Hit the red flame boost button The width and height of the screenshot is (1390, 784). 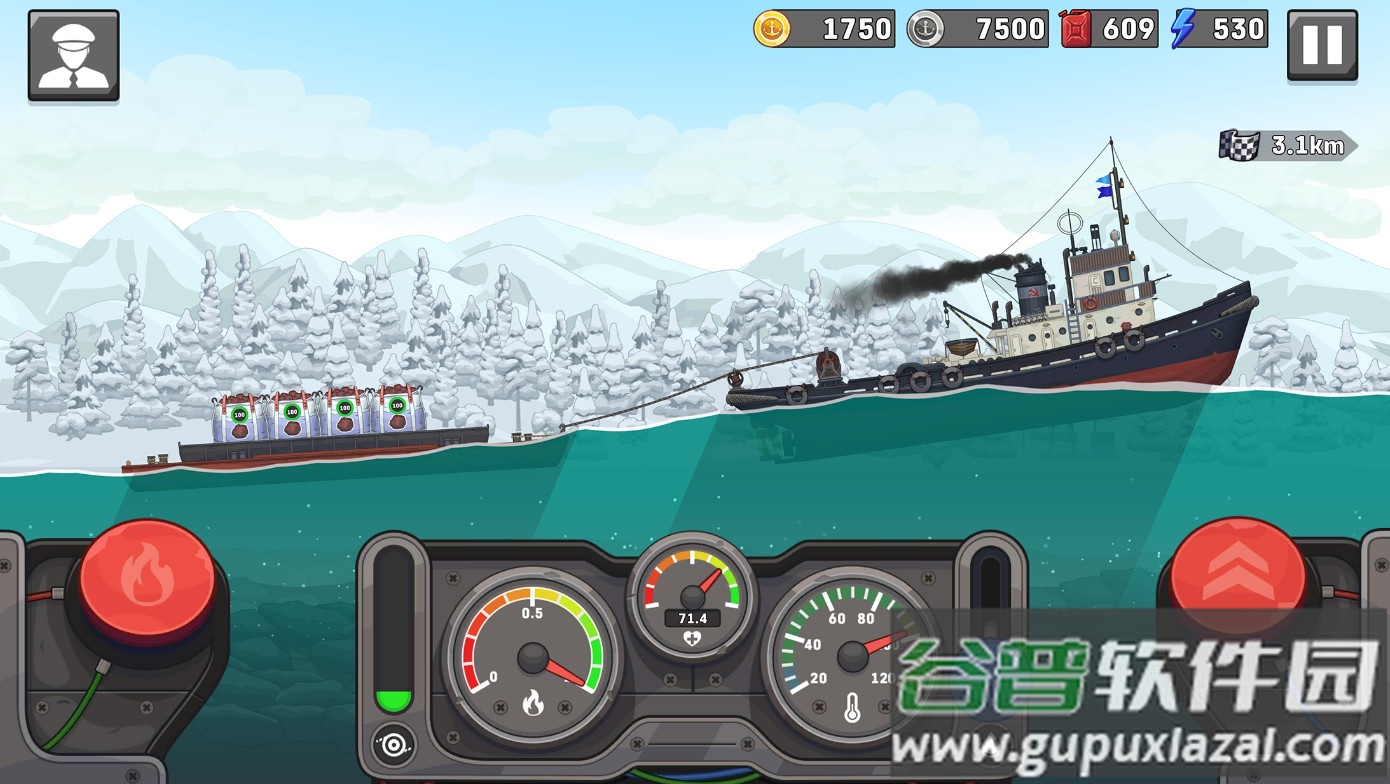click(147, 578)
